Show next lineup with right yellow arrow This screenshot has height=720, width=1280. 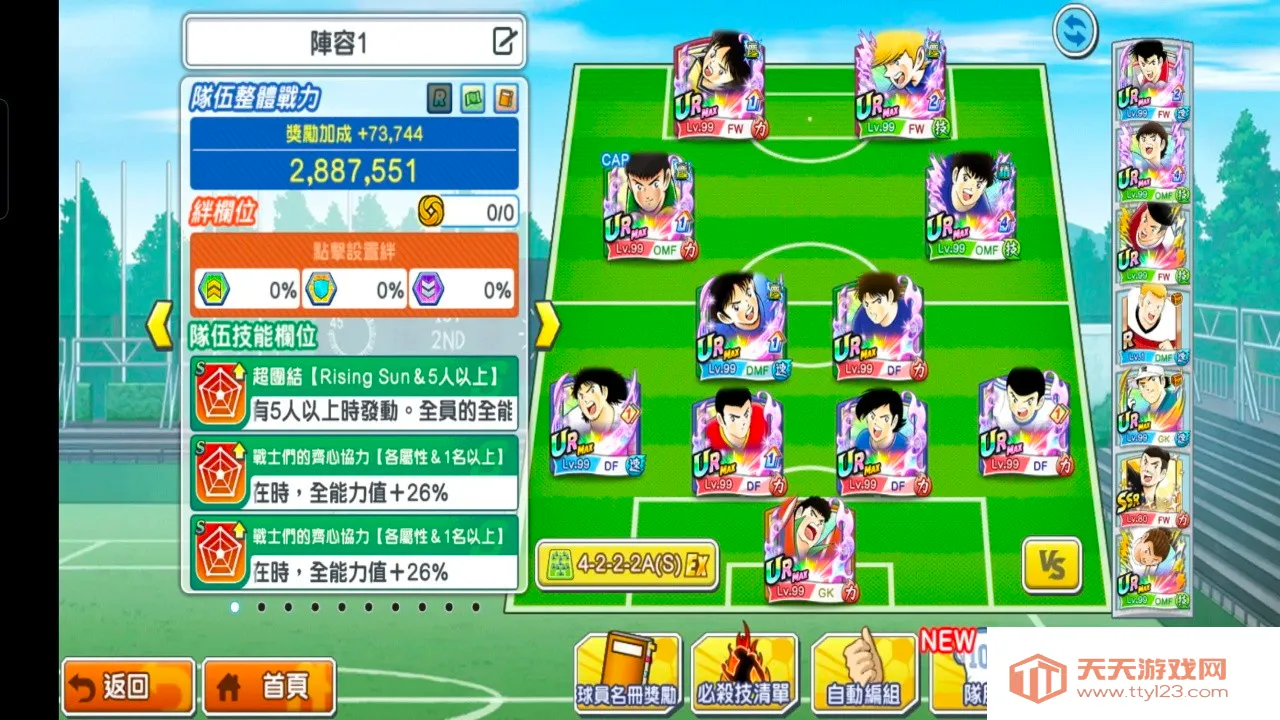click(x=546, y=326)
